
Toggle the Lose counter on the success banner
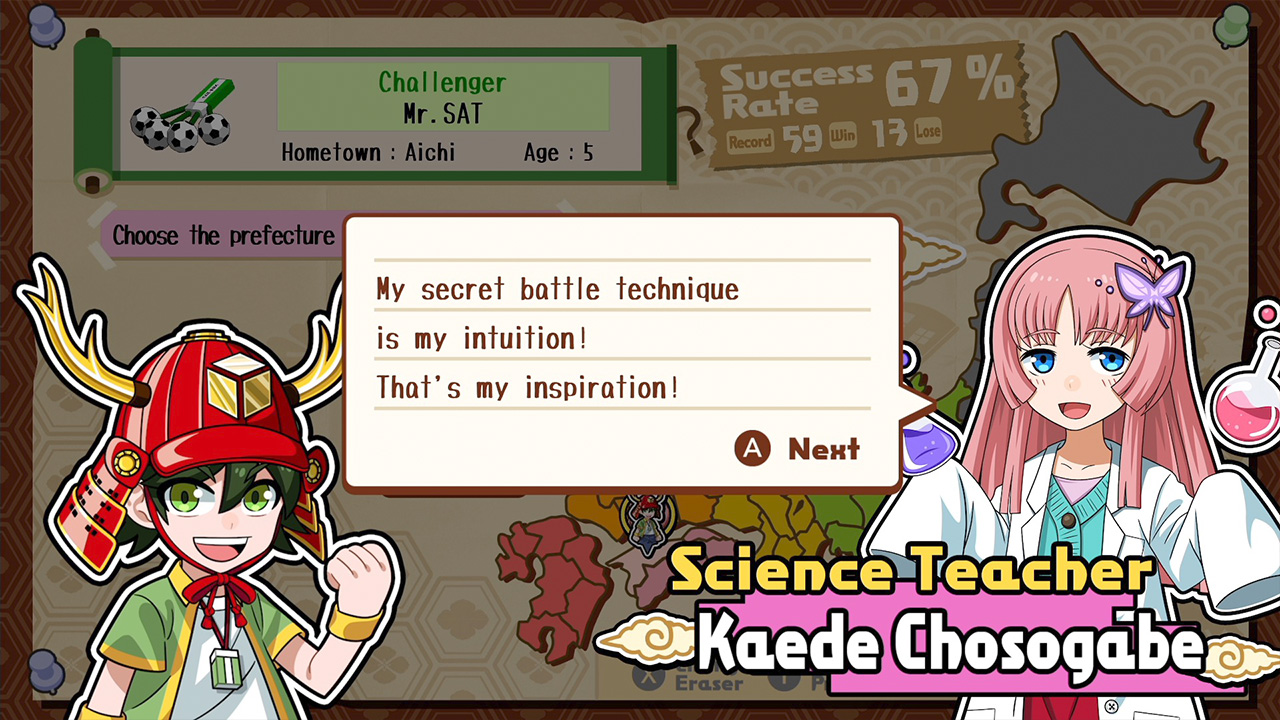pos(927,132)
